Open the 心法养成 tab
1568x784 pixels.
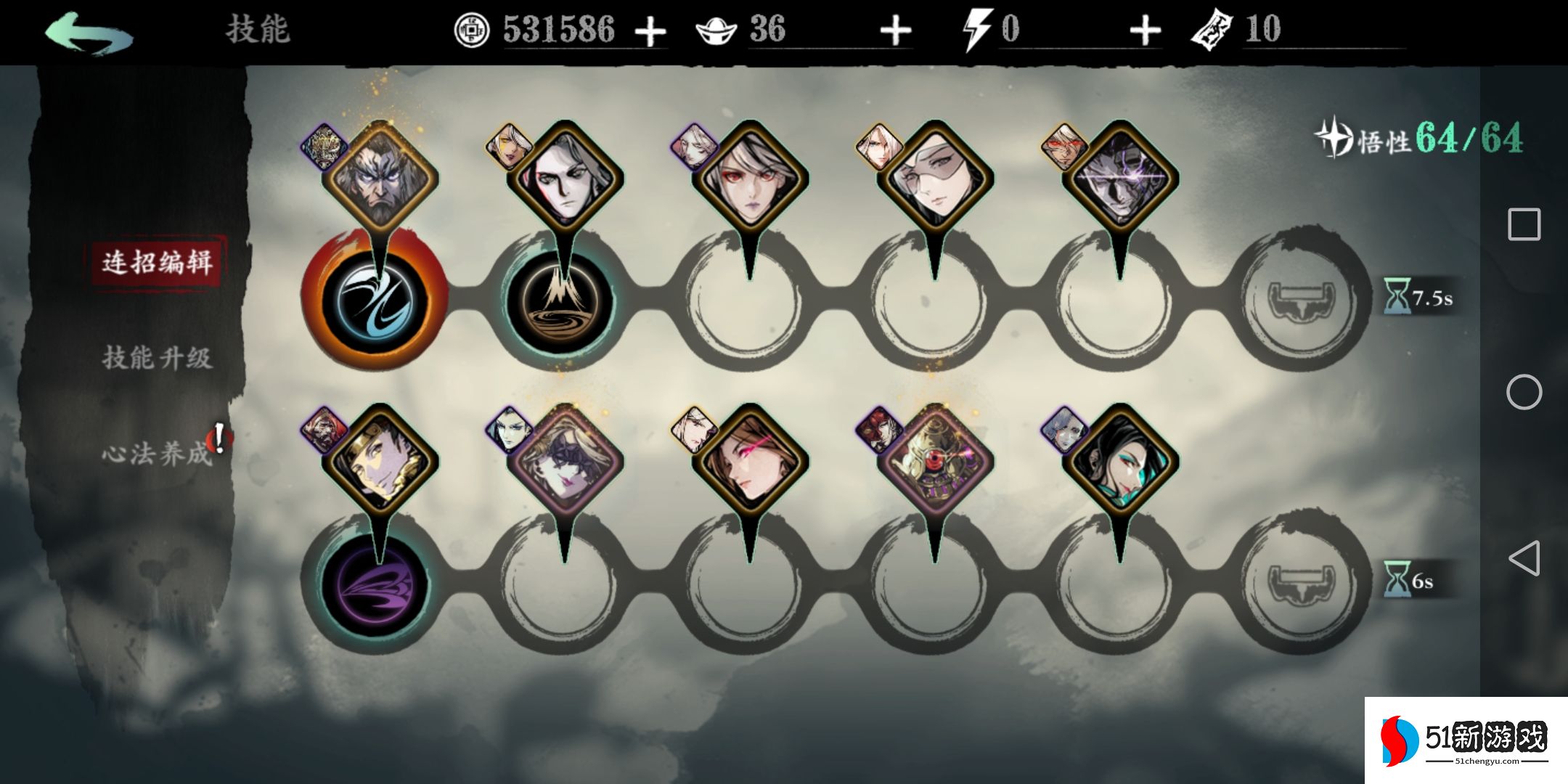pos(157,454)
